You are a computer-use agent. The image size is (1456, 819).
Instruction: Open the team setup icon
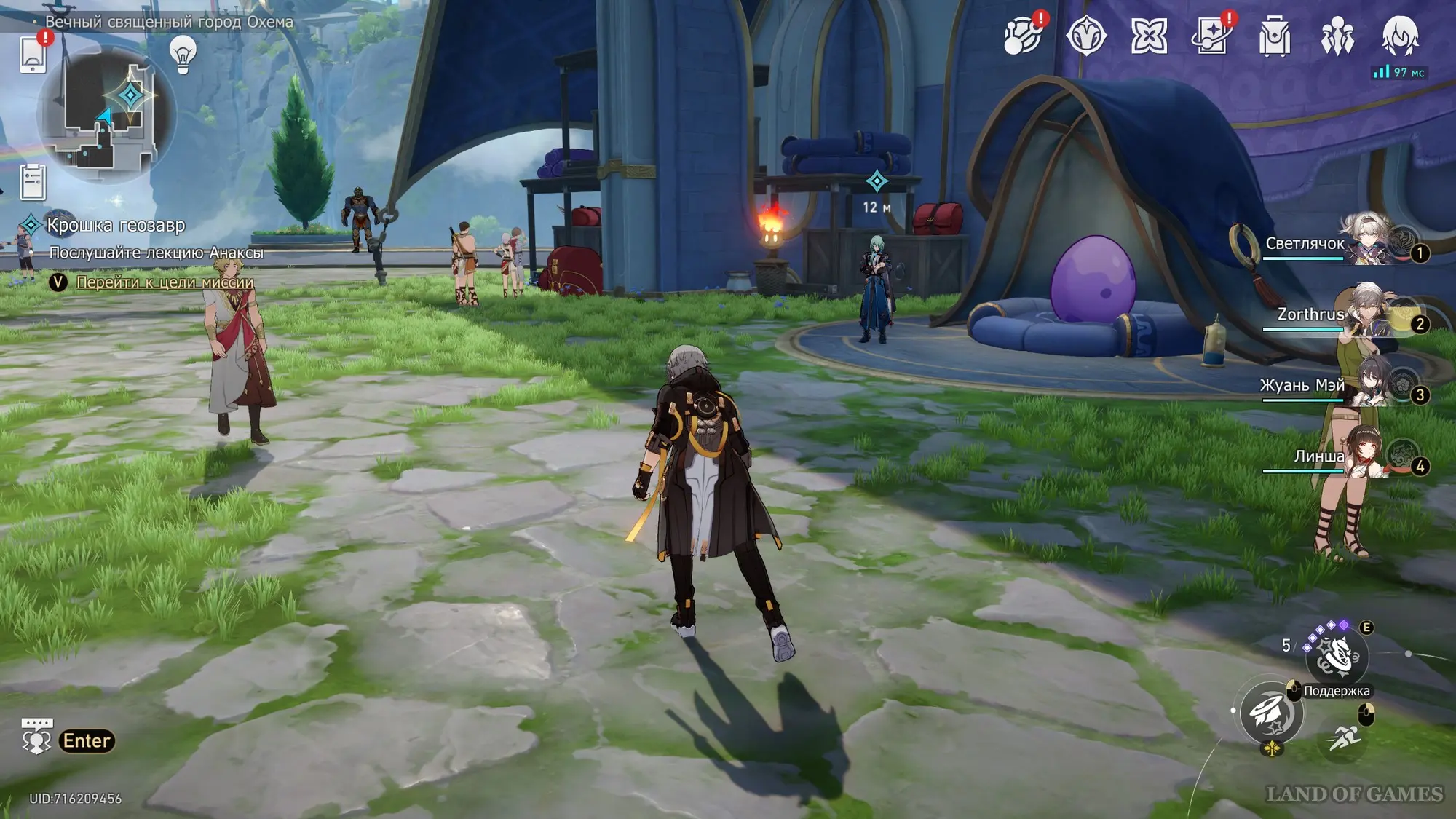point(1337,36)
